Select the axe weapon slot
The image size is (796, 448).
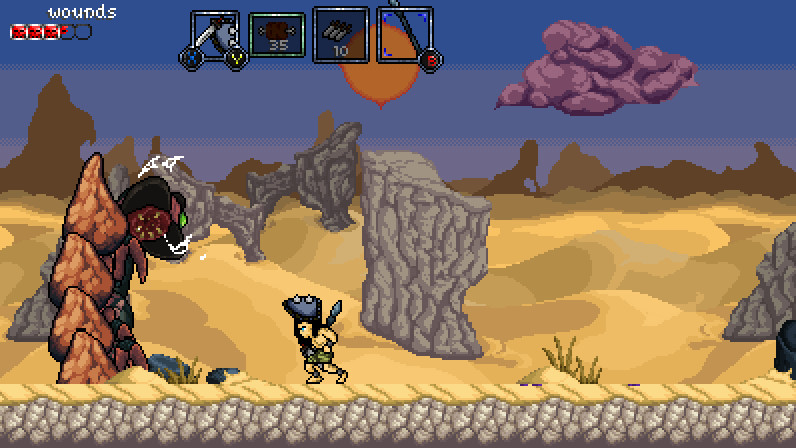[216, 37]
